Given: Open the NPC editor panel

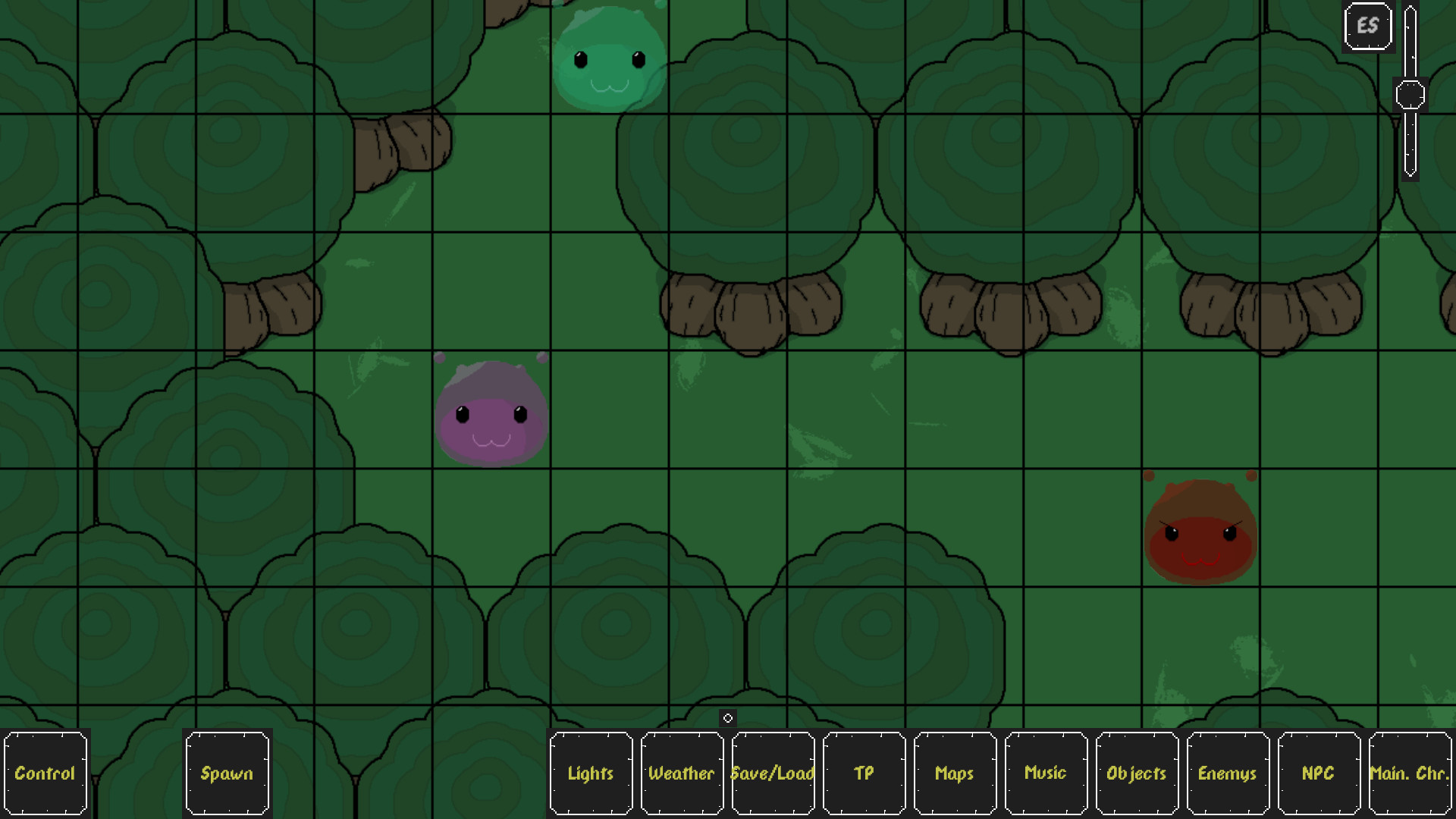Looking at the screenshot, I should pos(1319,773).
